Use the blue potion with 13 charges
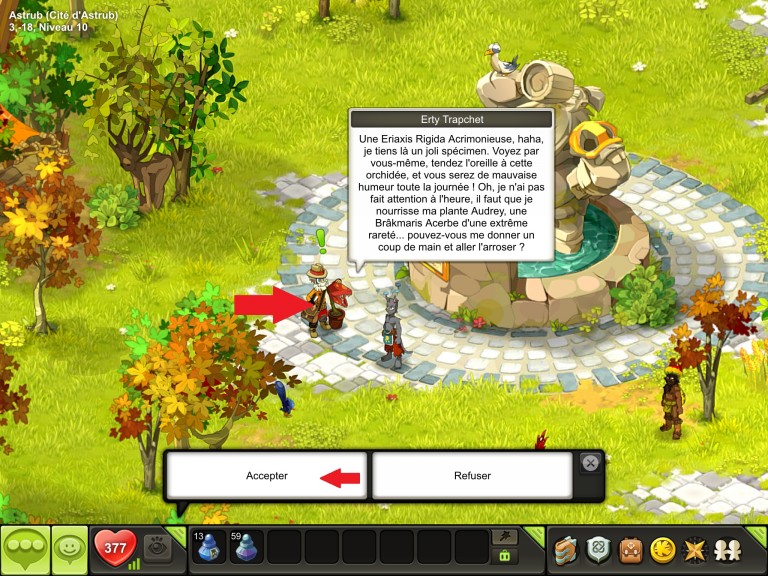The image size is (768, 576). click(x=210, y=549)
